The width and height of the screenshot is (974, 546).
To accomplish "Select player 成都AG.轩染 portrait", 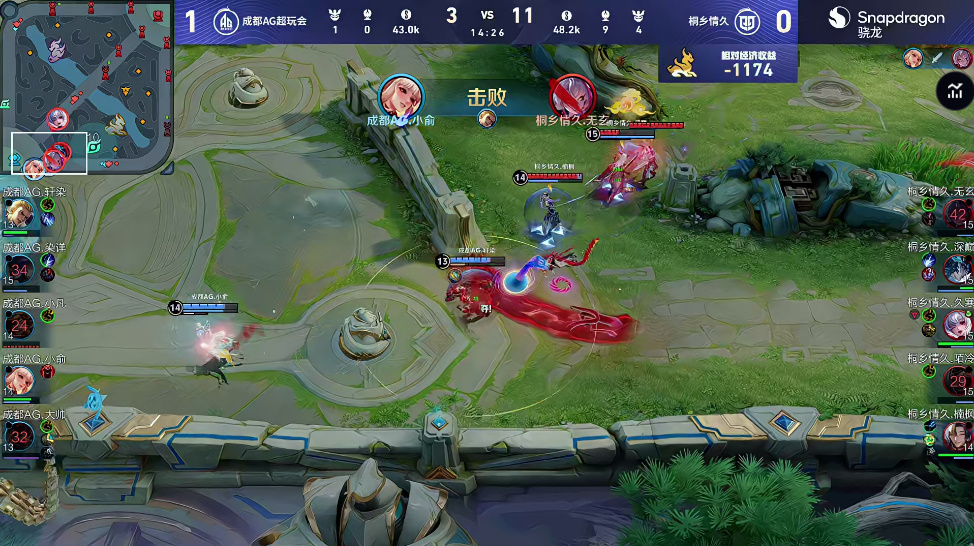I will pyautogui.click(x=20, y=214).
